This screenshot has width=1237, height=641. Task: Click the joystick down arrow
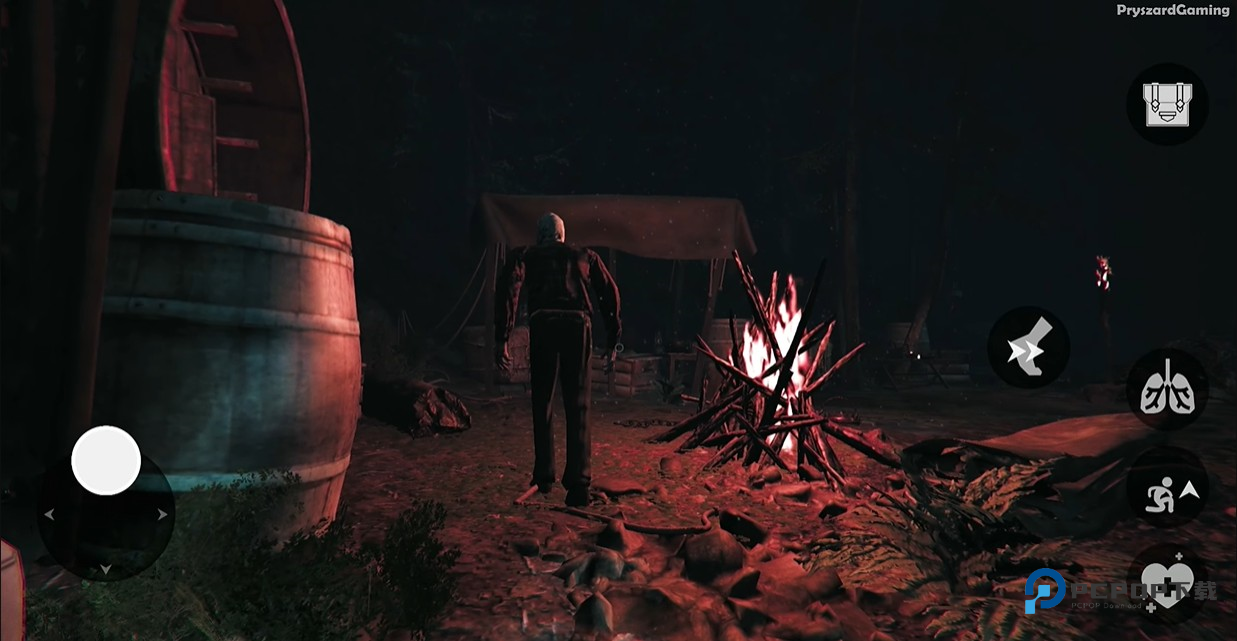pyautogui.click(x=106, y=570)
